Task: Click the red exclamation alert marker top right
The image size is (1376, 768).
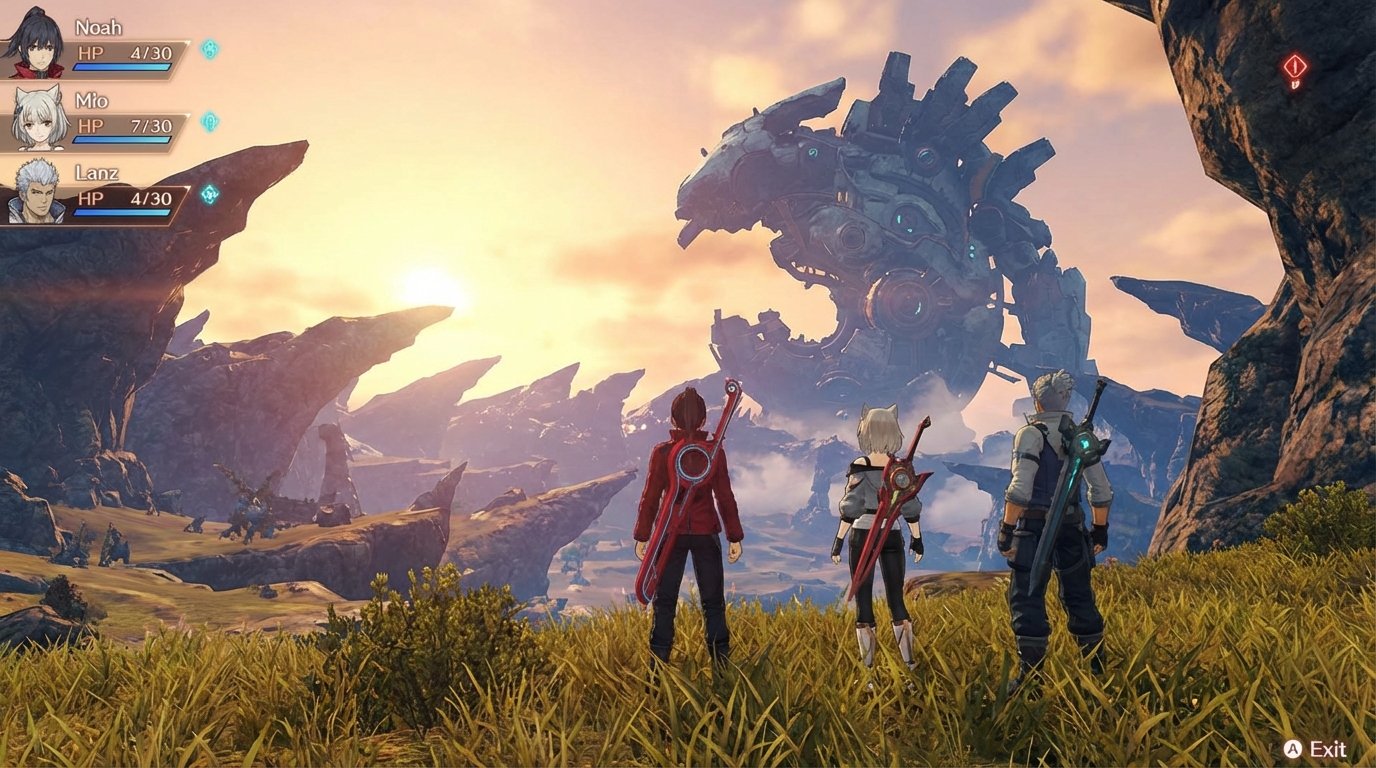Action: pyautogui.click(x=1295, y=65)
